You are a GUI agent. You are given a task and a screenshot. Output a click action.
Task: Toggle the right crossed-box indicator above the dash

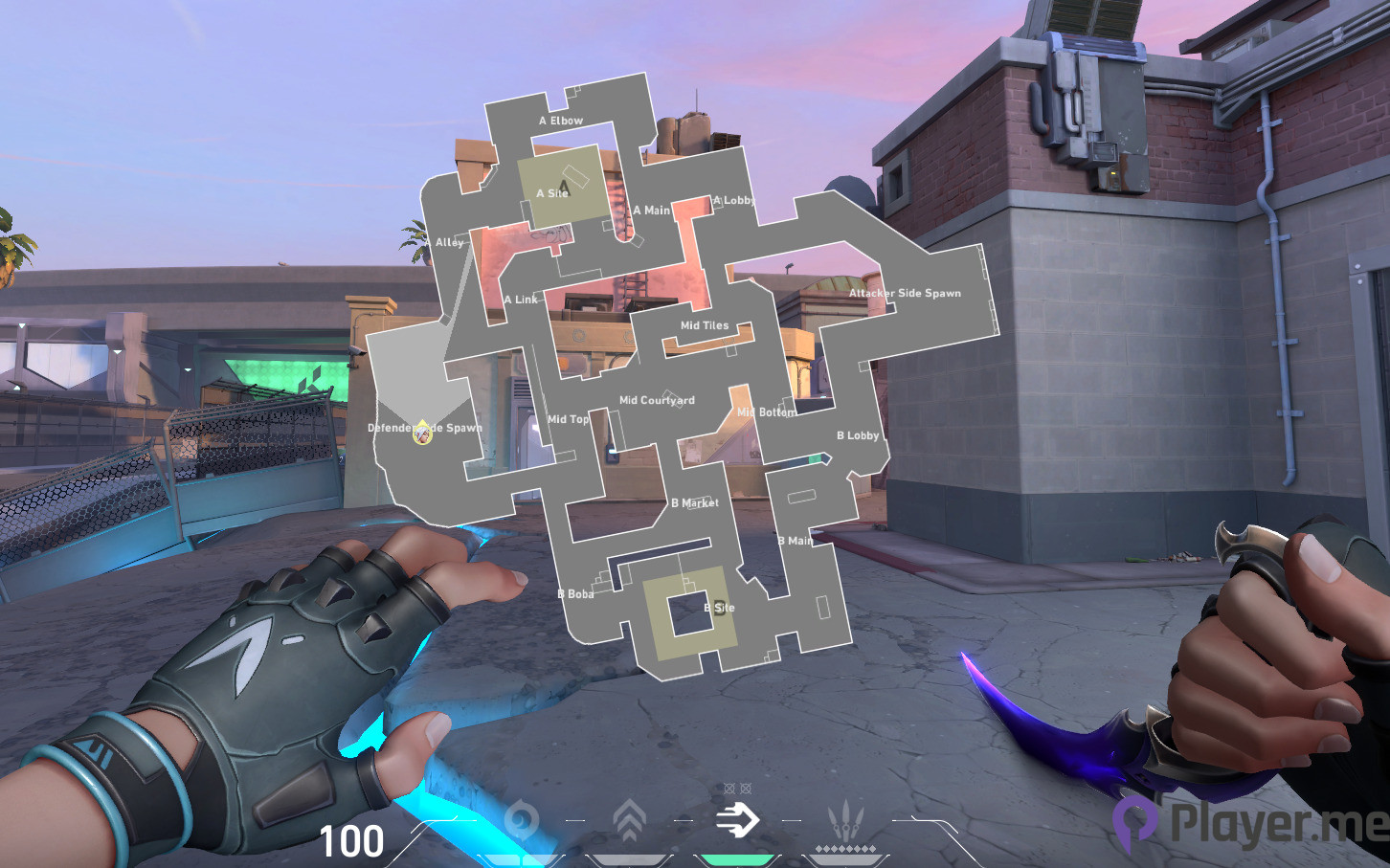point(746,788)
